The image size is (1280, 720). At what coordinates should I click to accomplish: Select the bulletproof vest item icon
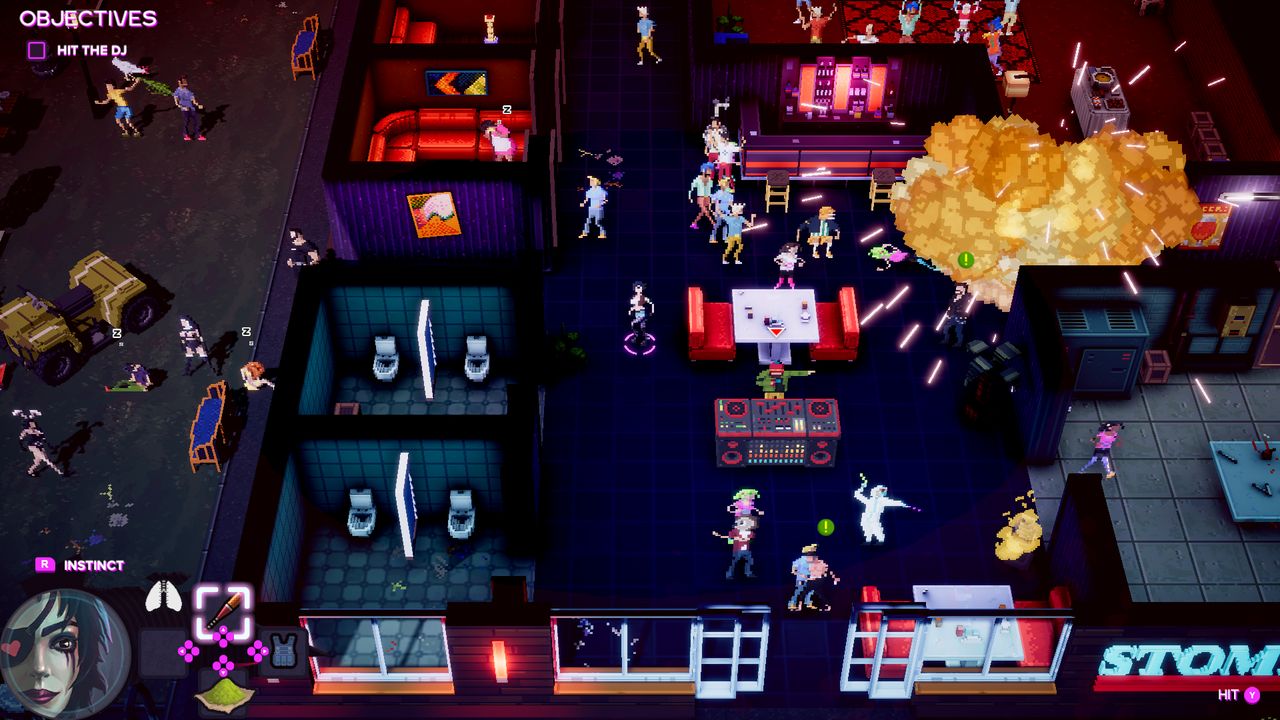pos(283,649)
